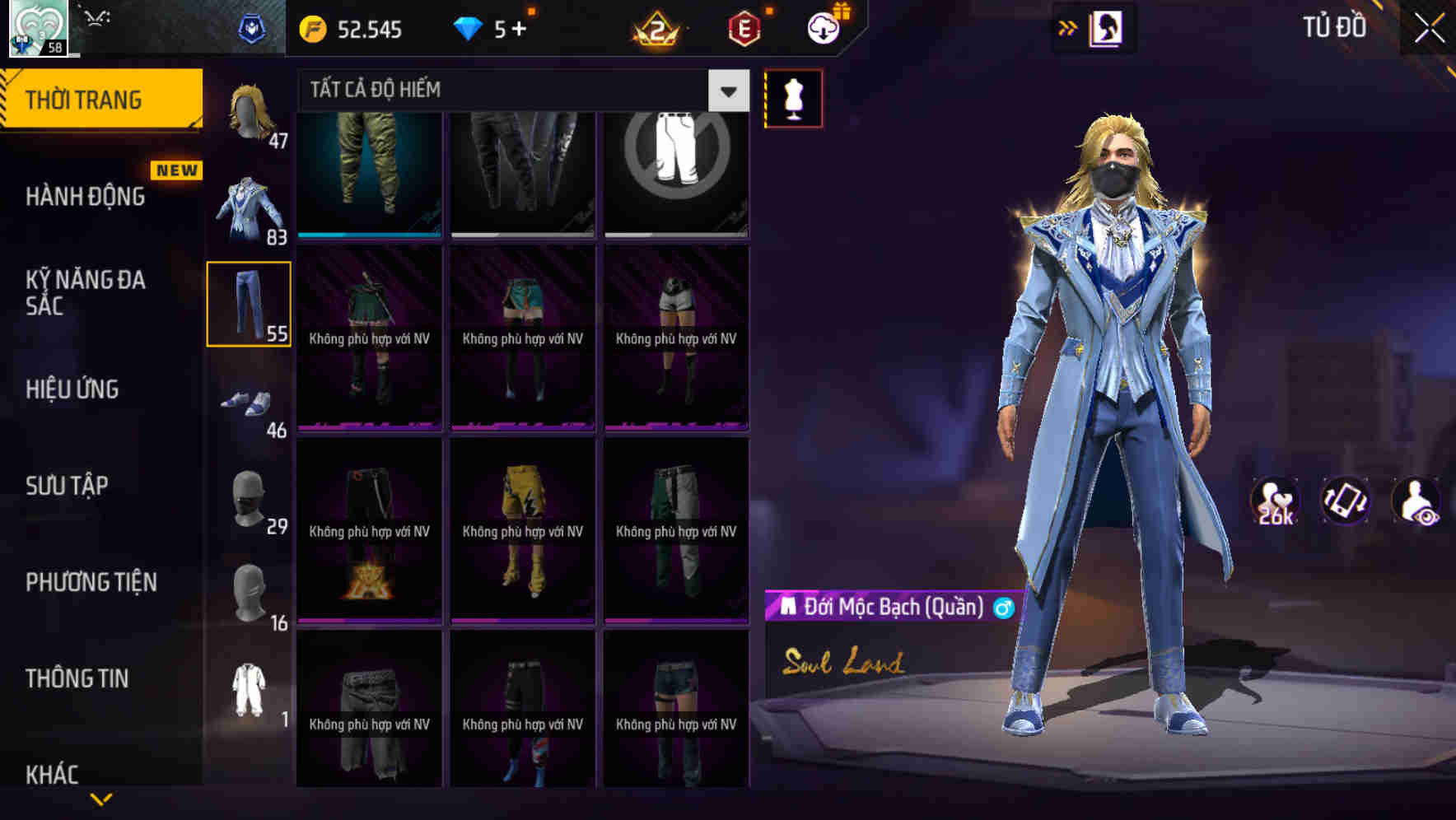Toggle the character swap arrows icon
This screenshot has width=1456, height=820.
coord(1068,27)
